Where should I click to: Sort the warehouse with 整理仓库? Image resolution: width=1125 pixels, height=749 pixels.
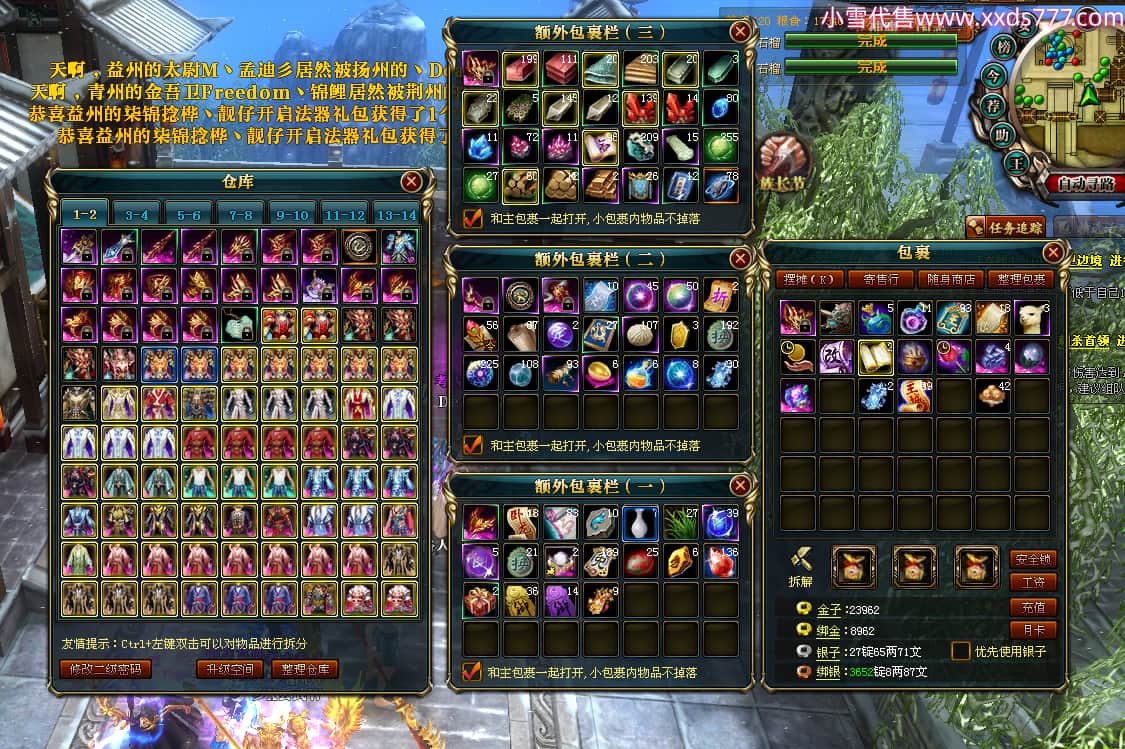[304, 669]
